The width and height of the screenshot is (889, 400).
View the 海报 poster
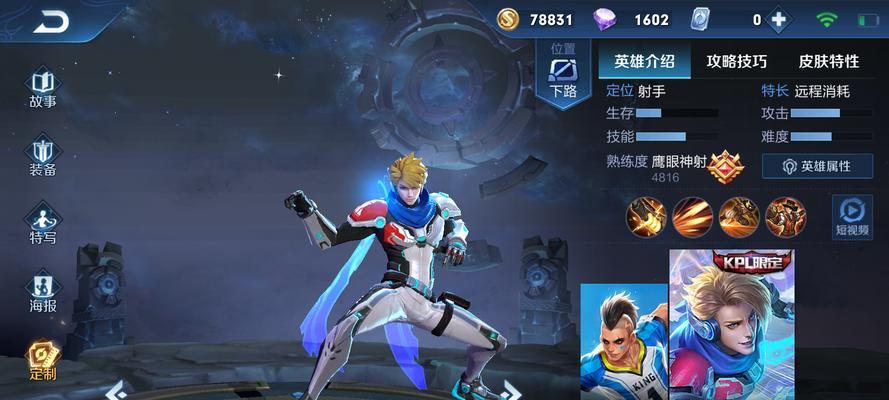[x=43, y=292]
